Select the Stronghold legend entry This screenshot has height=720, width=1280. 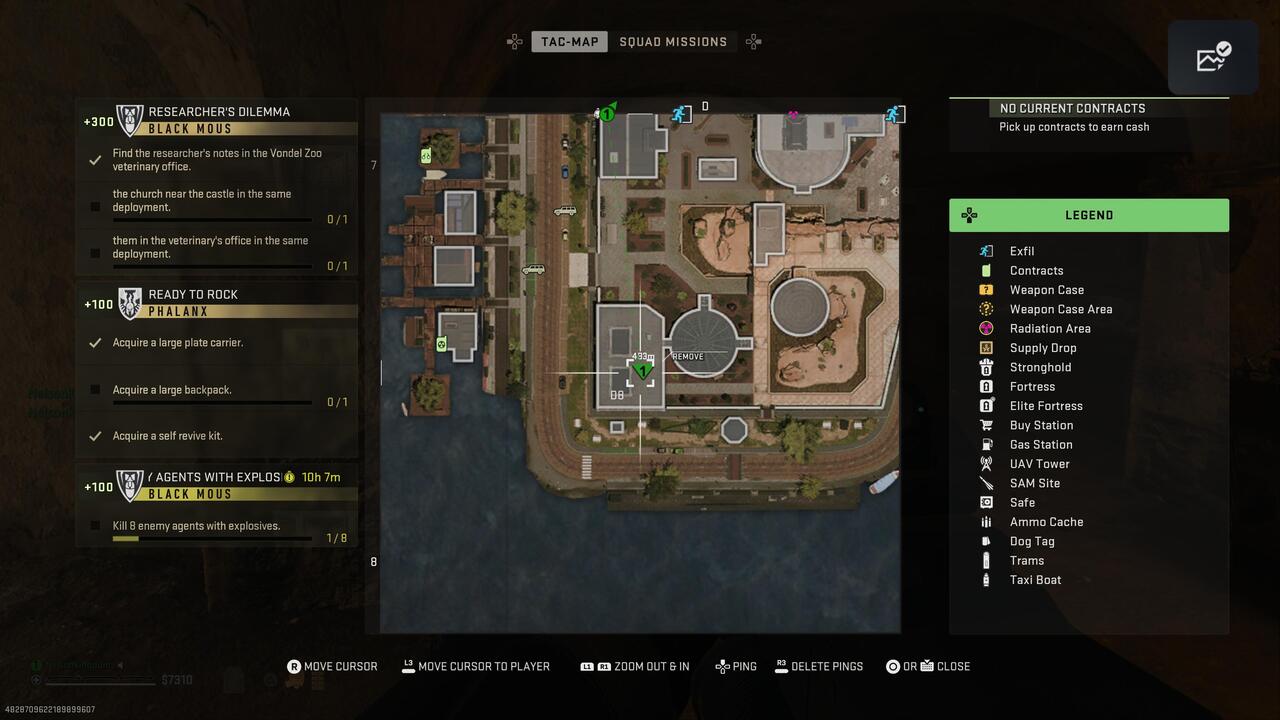click(x=1040, y=367)
